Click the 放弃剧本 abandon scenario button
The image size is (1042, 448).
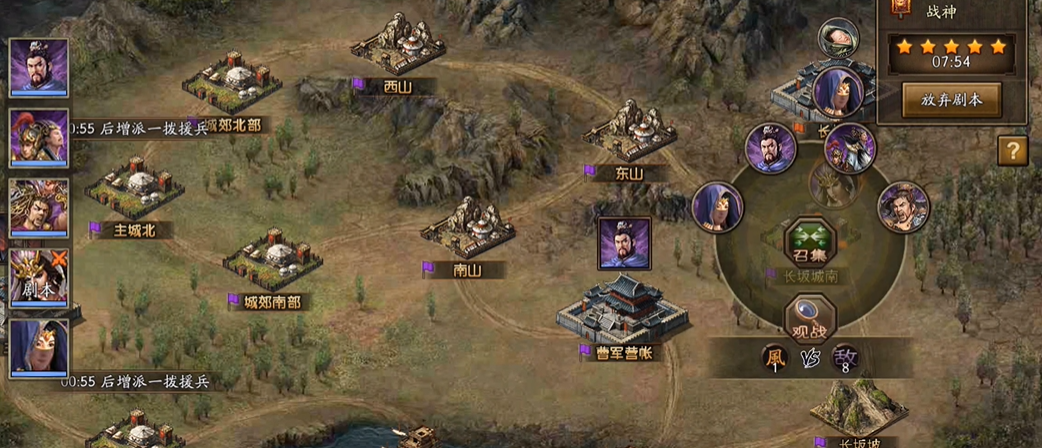coord(951,100)
